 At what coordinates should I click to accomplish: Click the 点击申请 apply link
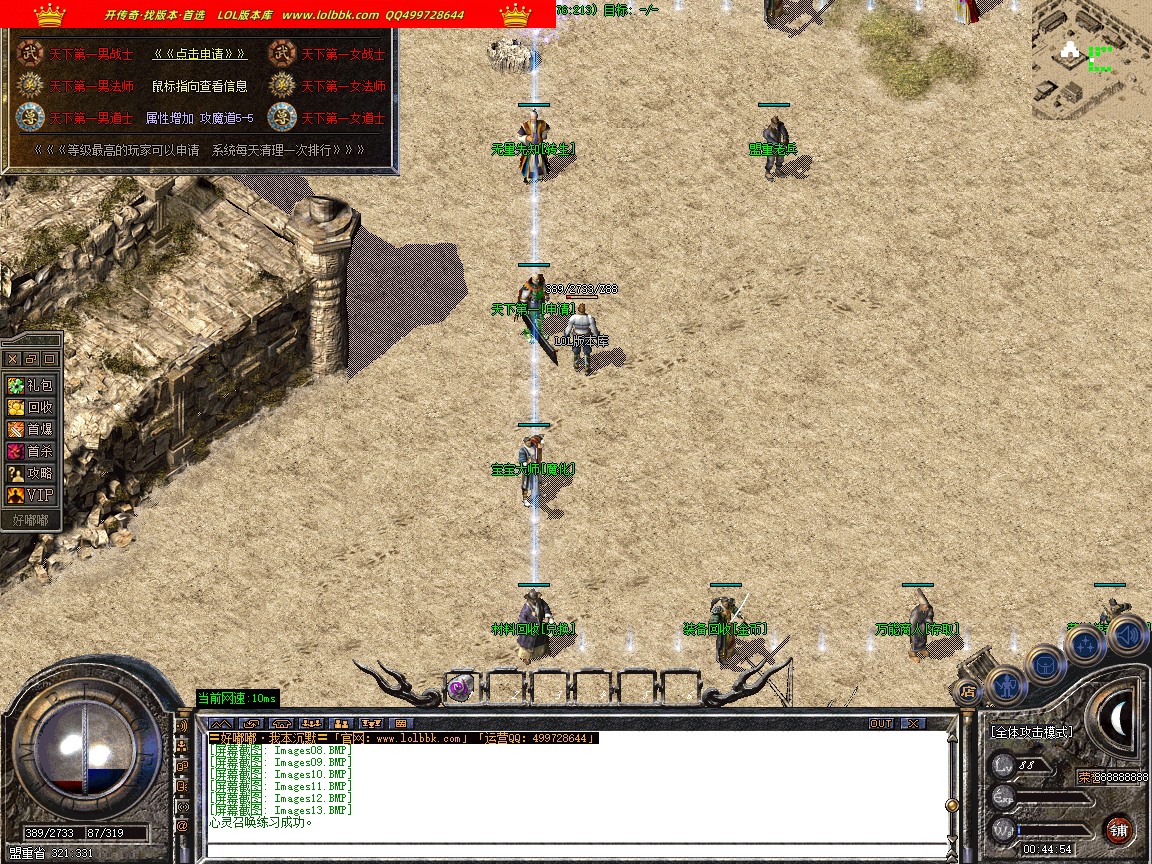pos(200,54)
